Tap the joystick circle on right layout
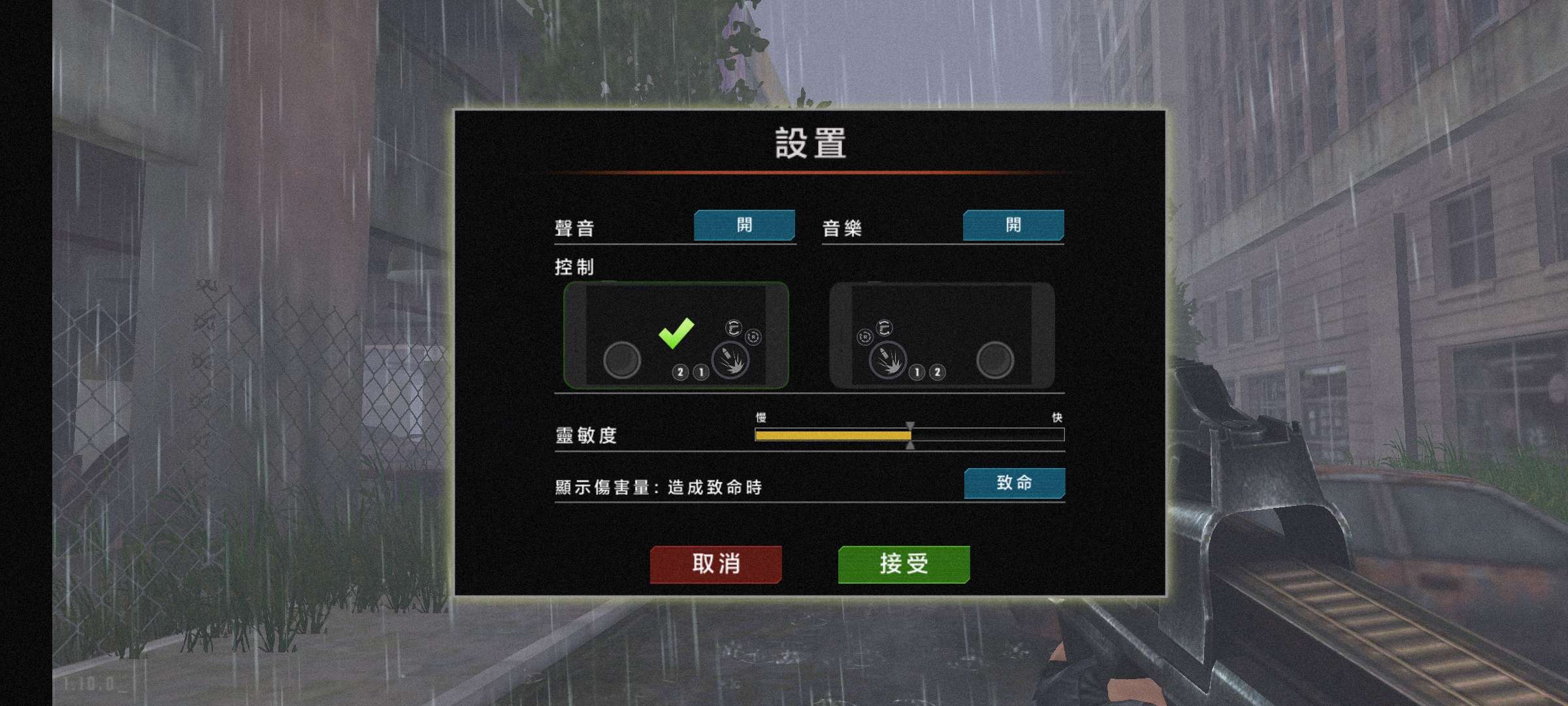The image size is (1568, 706). 995,361
